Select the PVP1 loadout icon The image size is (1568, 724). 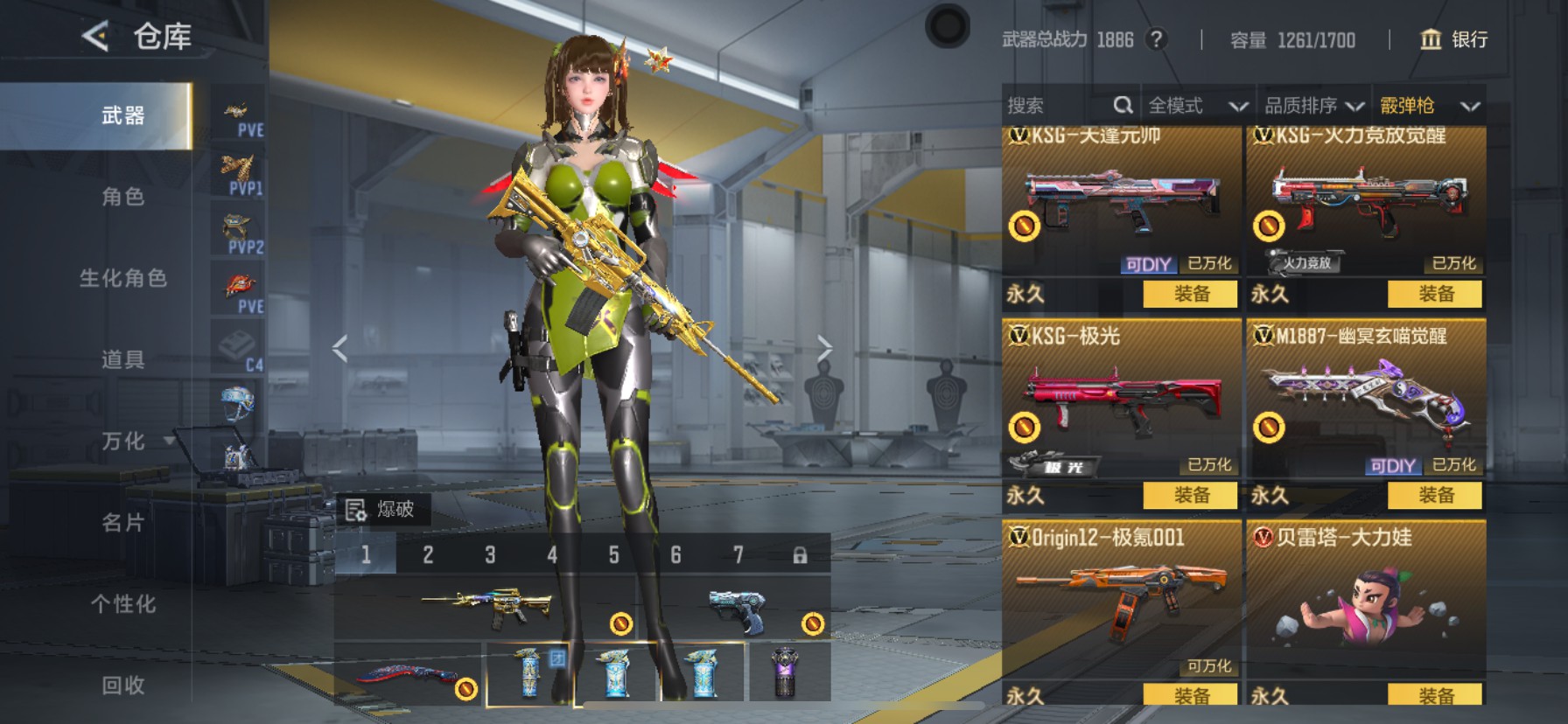238,175
